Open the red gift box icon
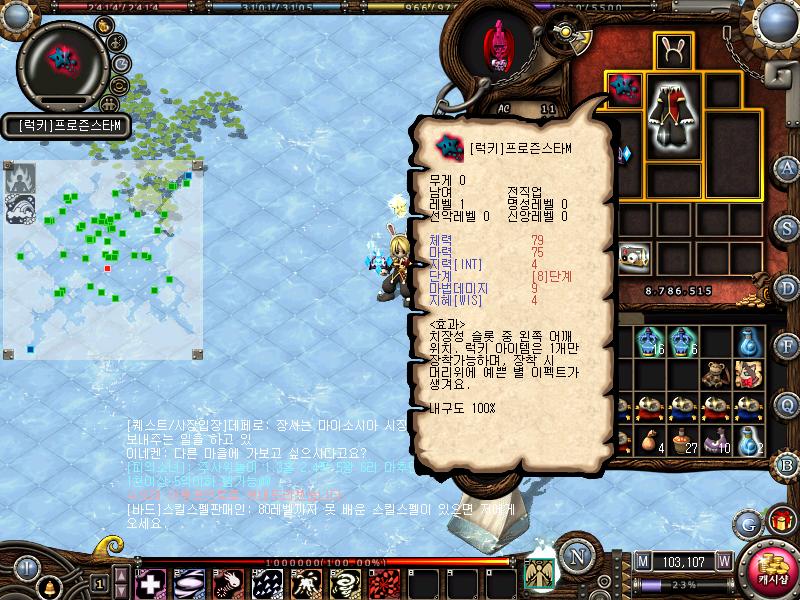This screenshot has height=600, width=800. point(779,521)
